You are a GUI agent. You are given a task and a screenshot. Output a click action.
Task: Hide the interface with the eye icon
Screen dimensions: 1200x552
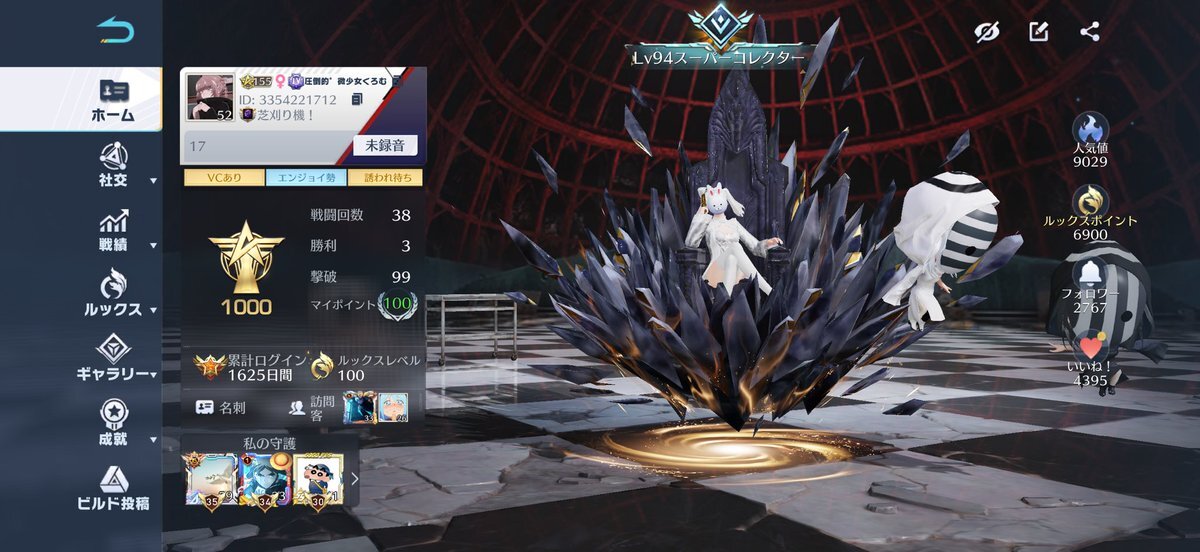coord(988,32)
